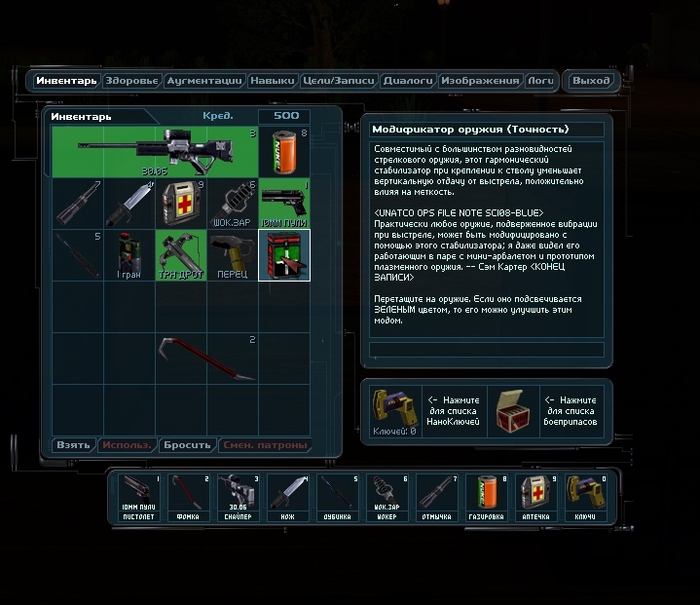
Task: Switch to the Здоровье tab
Action: (x=131, y=81)
